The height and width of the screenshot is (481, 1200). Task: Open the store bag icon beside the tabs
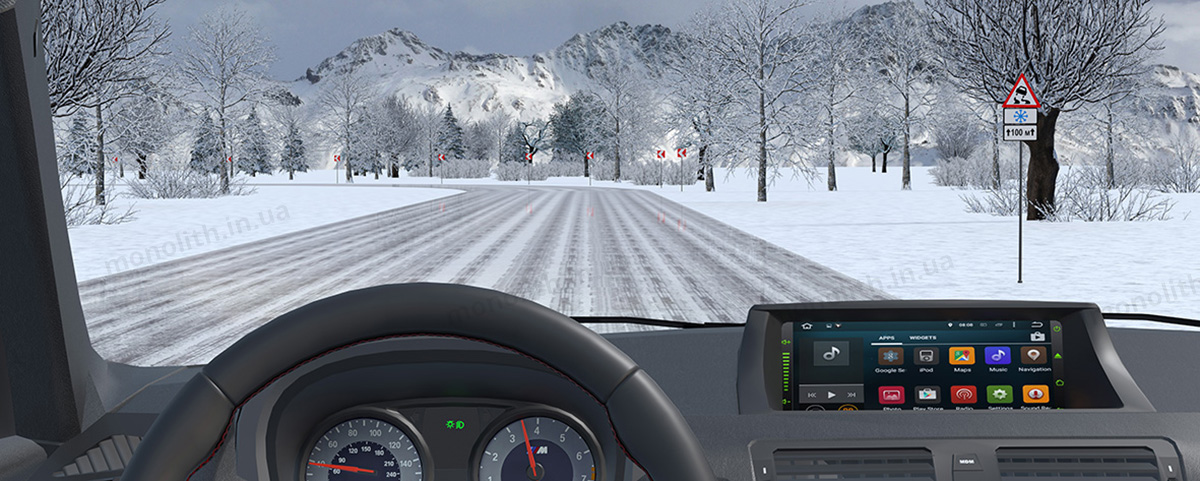[x=1037, y=338]
